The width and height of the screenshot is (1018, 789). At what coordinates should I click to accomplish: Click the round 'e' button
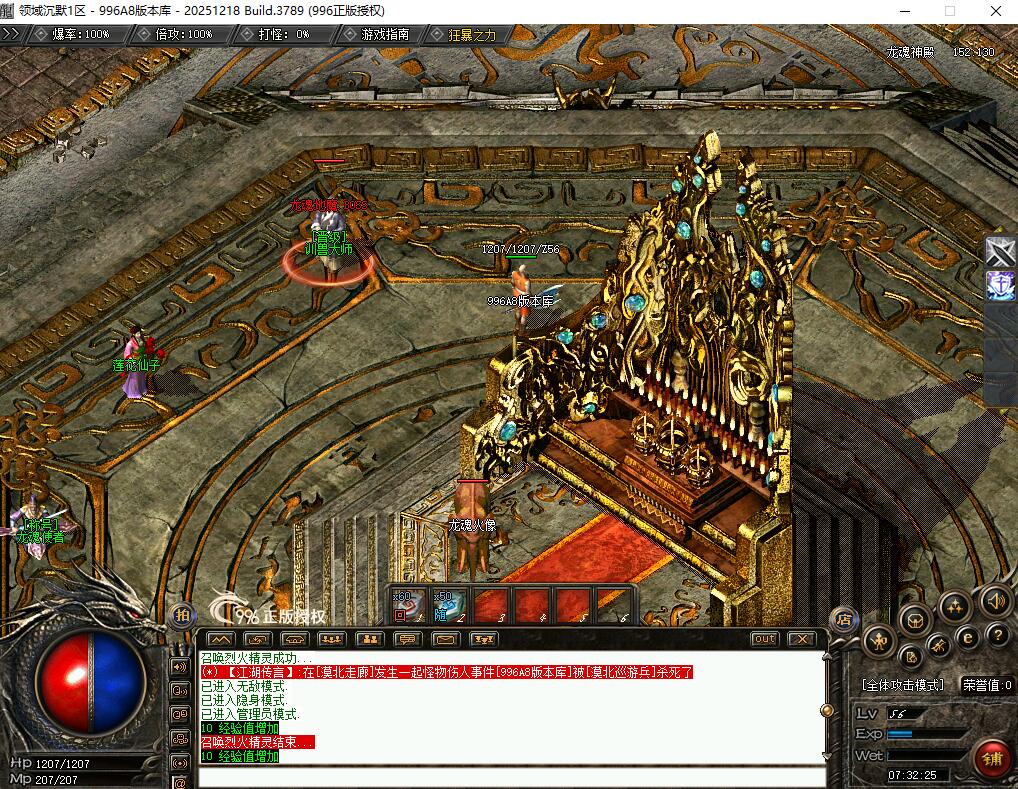point(966,637)
